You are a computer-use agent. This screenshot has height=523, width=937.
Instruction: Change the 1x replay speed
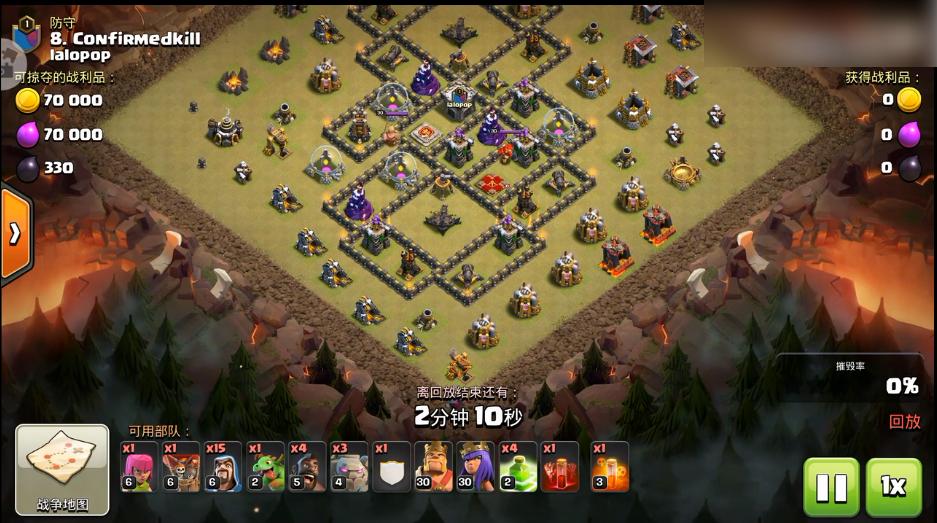pyautogui.click(x=893, y=486)
